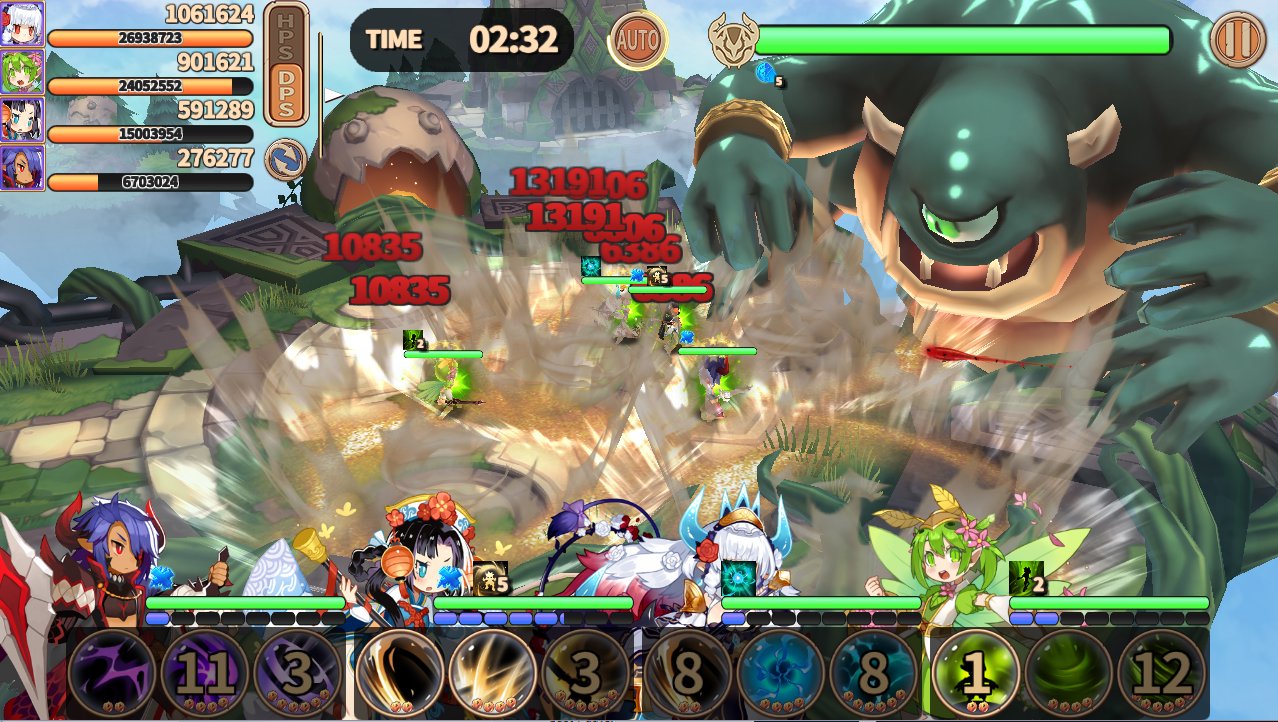Switch the damage meter to HPS
The width and height of the screenshot is (1278, 722).
point(286,36)
